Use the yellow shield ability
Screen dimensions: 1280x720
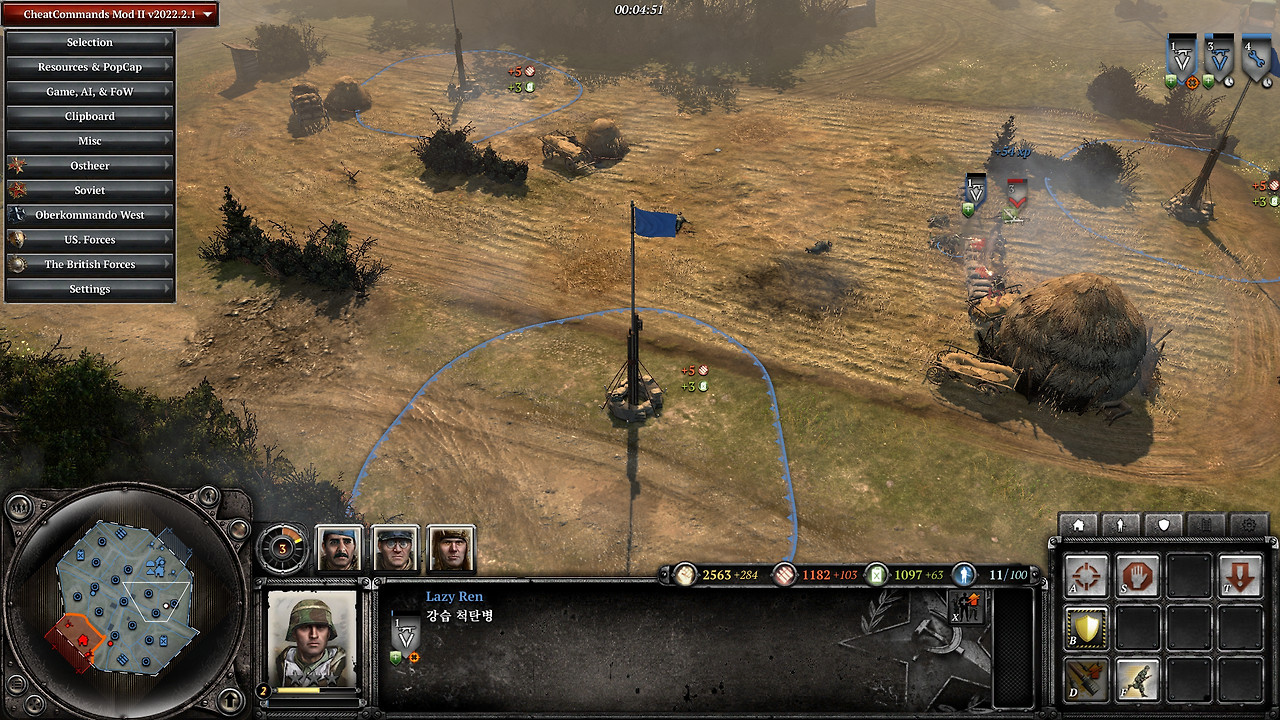1086,628
